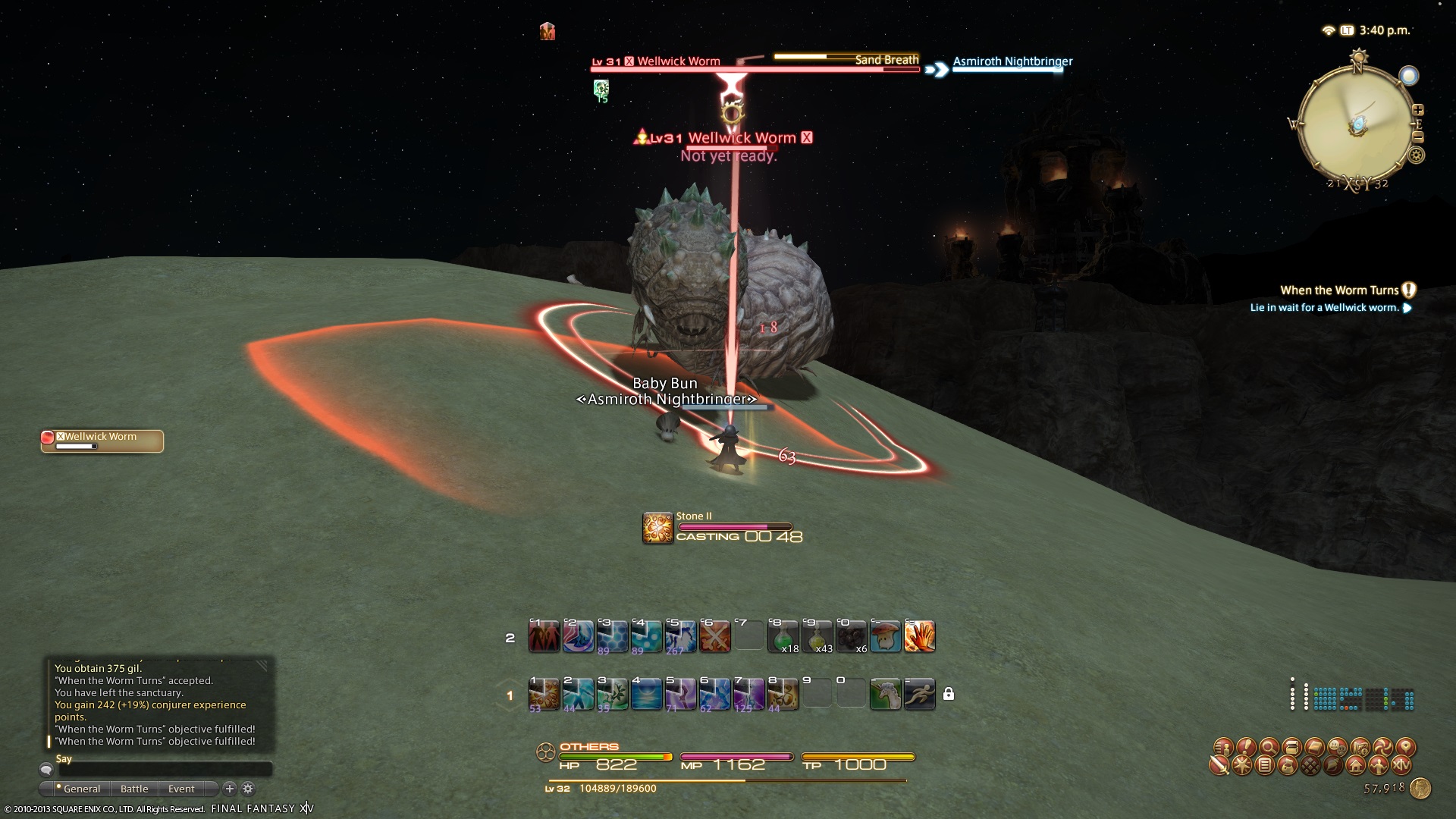Image resolution: width=1456 pixels, height=819 pixels.
Task: Use the yellow potion with 43 left
Action: tap(817, 636)
